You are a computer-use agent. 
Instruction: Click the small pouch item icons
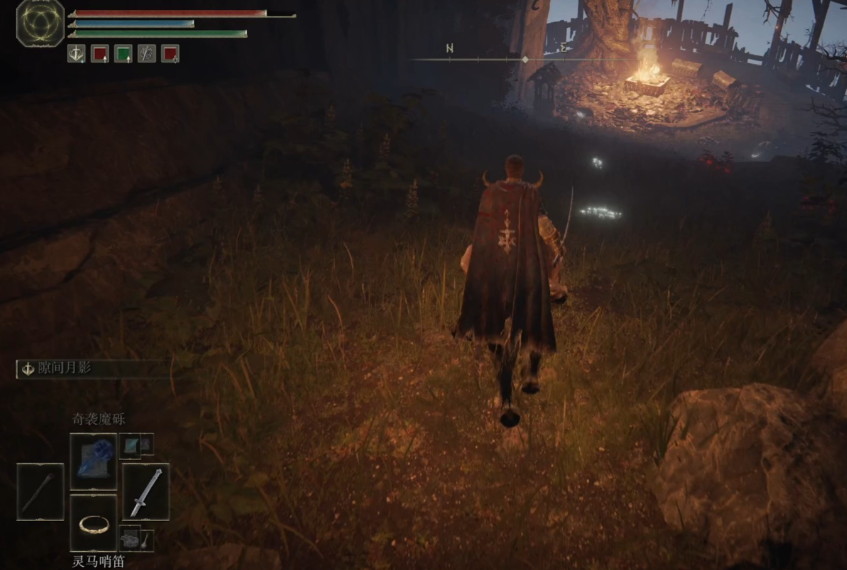click(137, 538)
